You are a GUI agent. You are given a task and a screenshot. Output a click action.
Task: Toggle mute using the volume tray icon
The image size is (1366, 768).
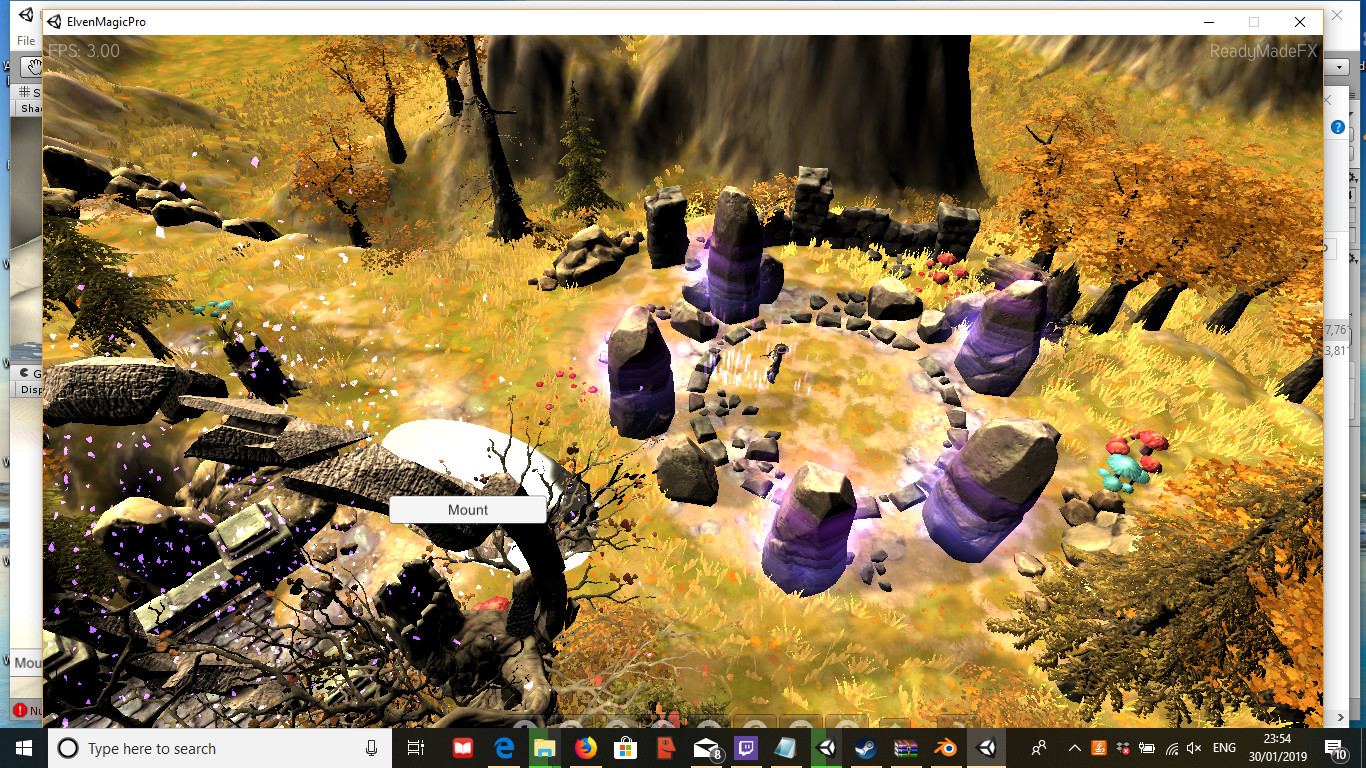pos(1193,748)
